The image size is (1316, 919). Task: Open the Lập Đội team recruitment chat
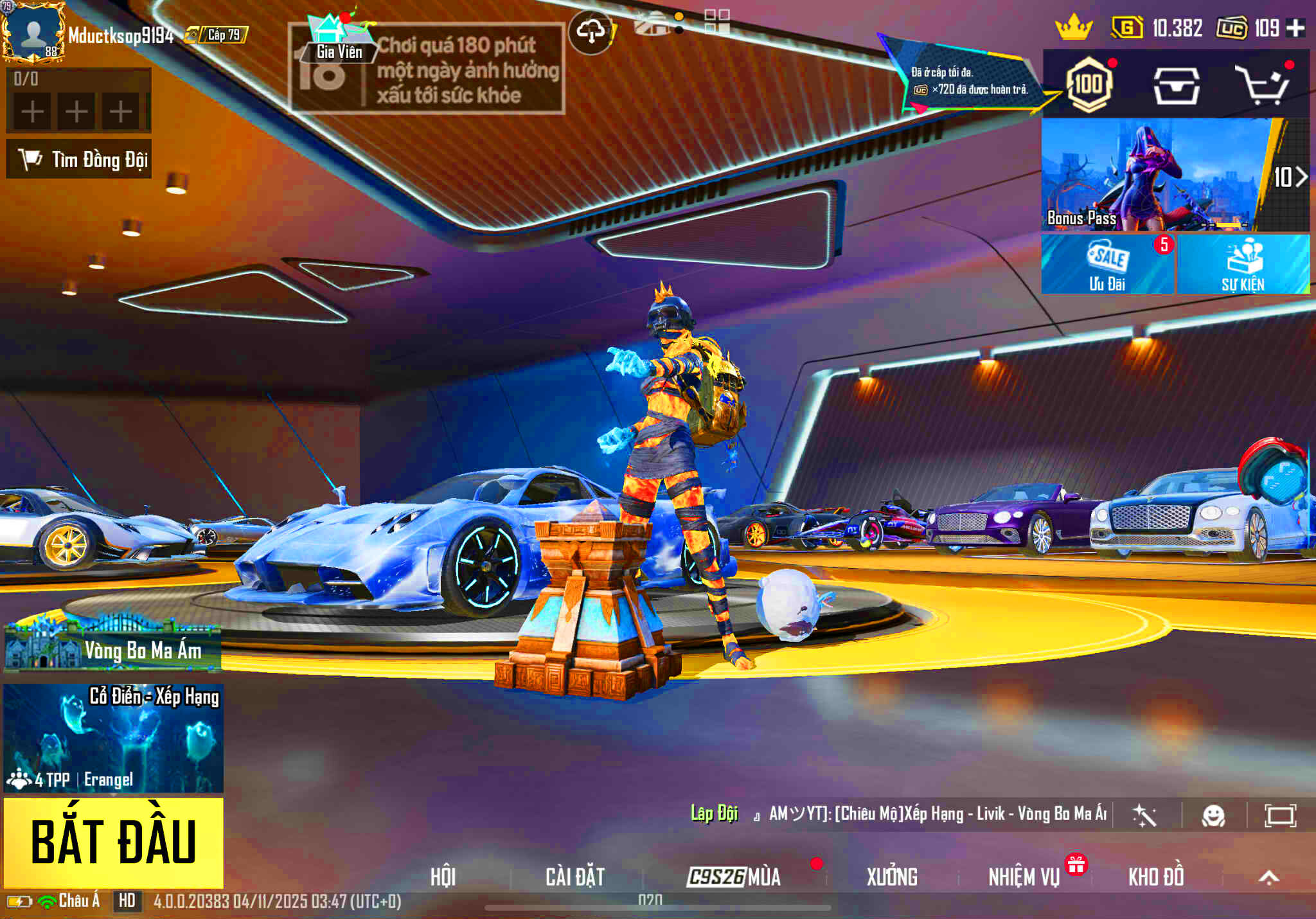[714, 814]
